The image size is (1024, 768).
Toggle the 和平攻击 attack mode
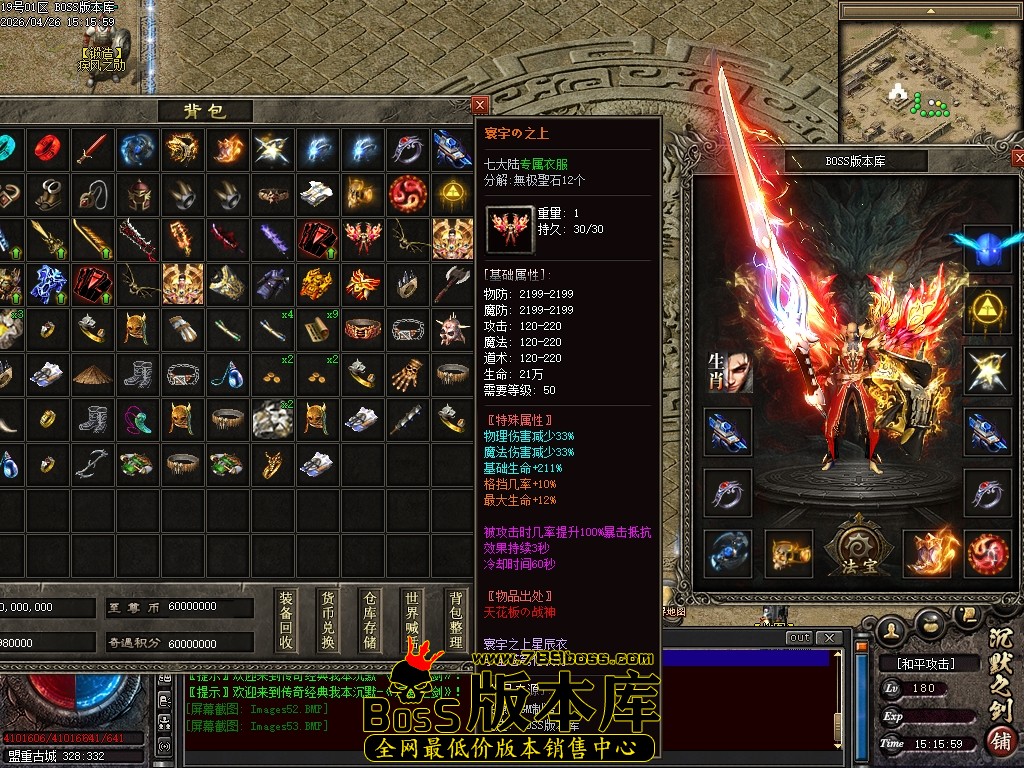click(915, 663)
